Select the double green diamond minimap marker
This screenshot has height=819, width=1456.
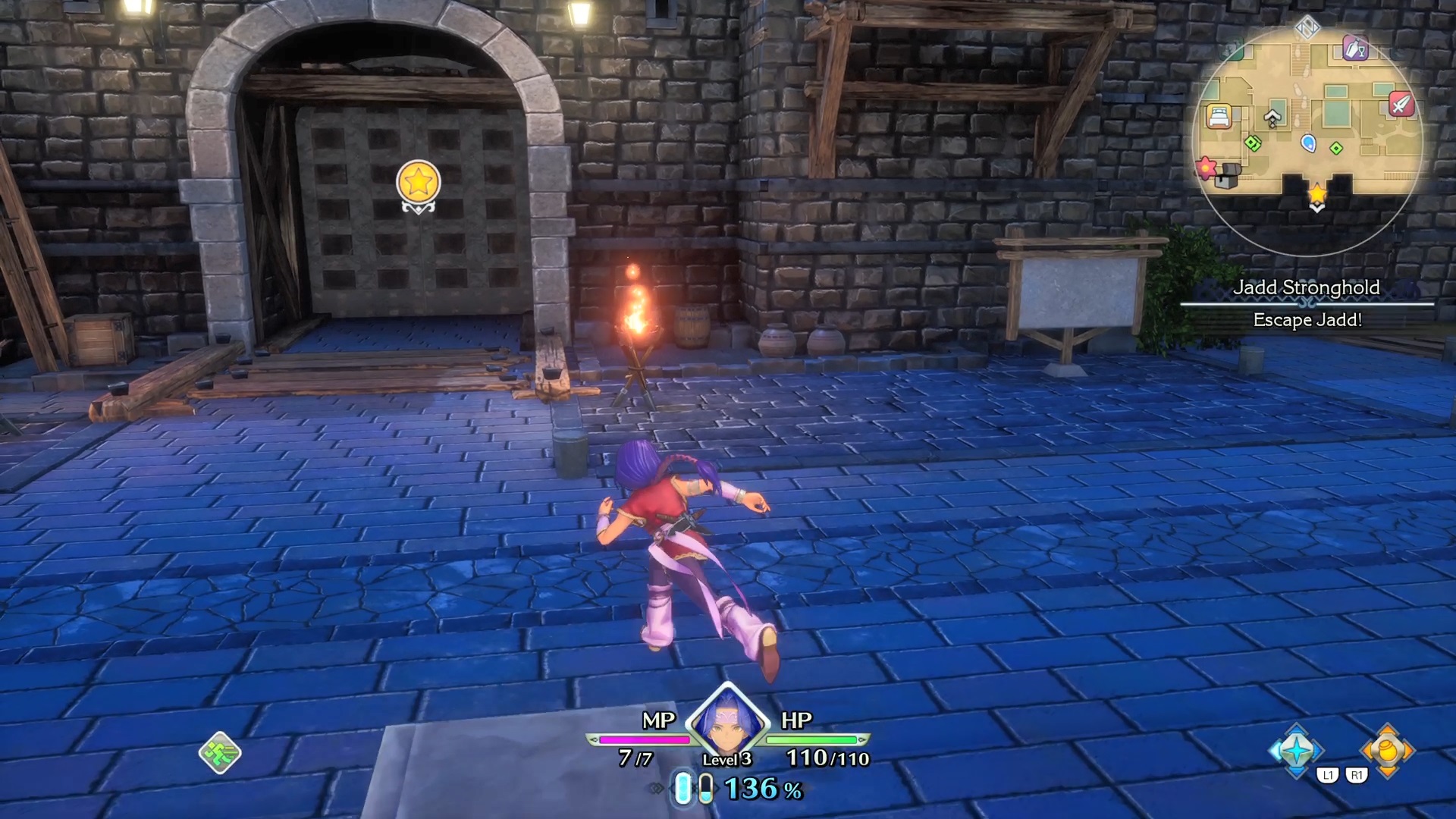coord(1253,142)
